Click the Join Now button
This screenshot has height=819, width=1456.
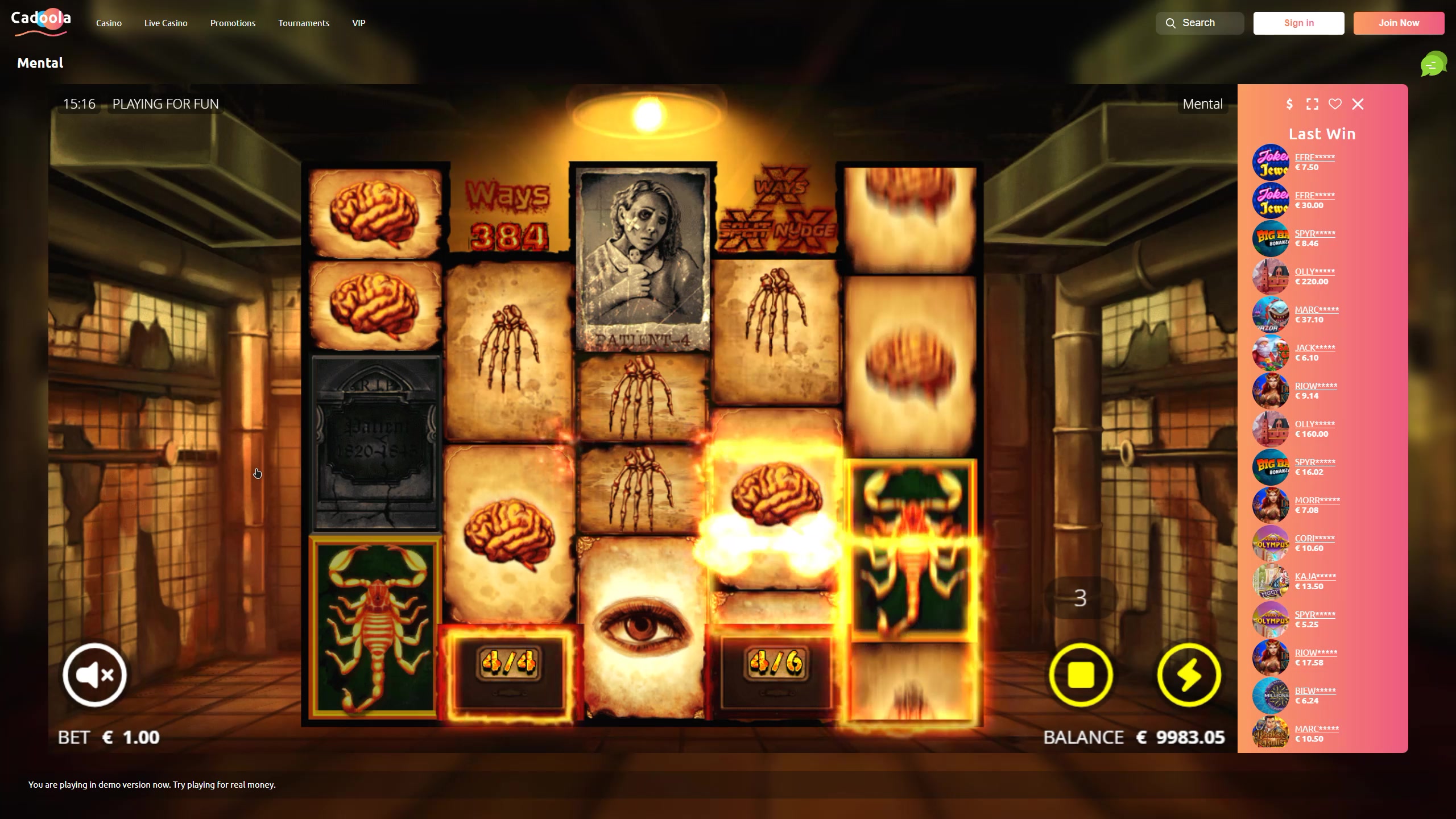1399,23
